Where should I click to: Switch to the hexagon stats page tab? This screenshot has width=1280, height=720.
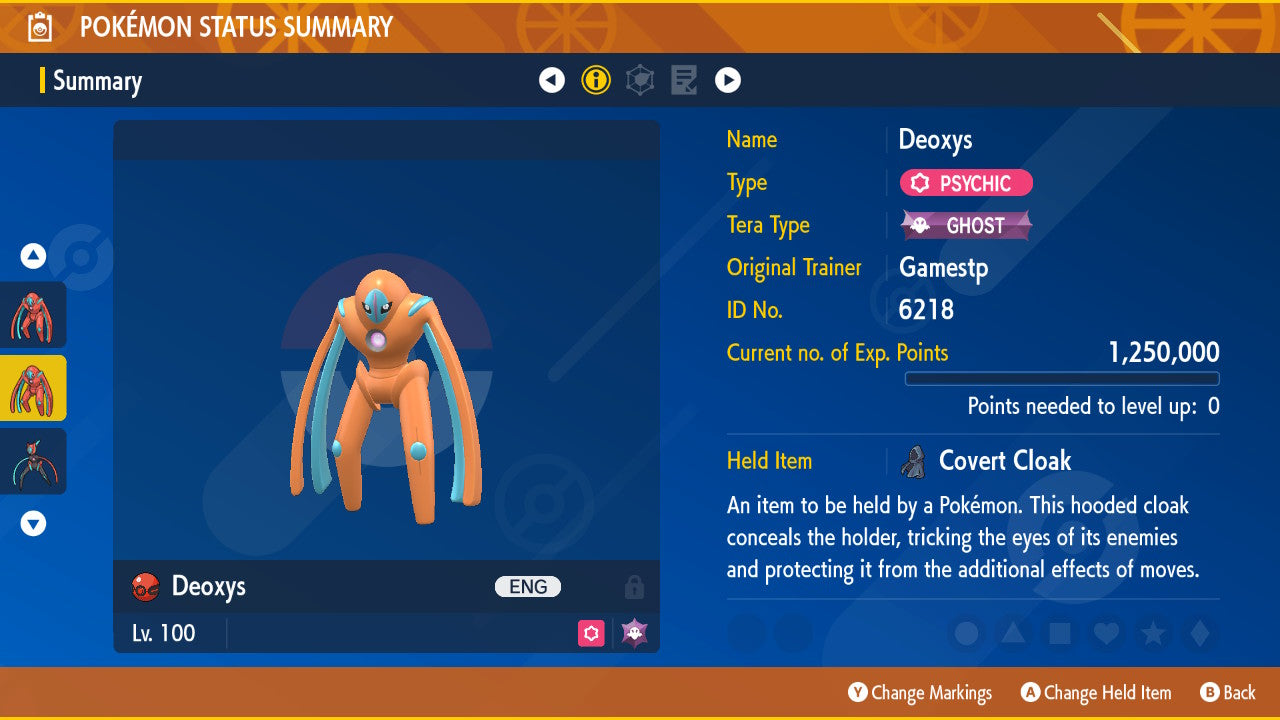pyautogui.click(x=640, y=80)
